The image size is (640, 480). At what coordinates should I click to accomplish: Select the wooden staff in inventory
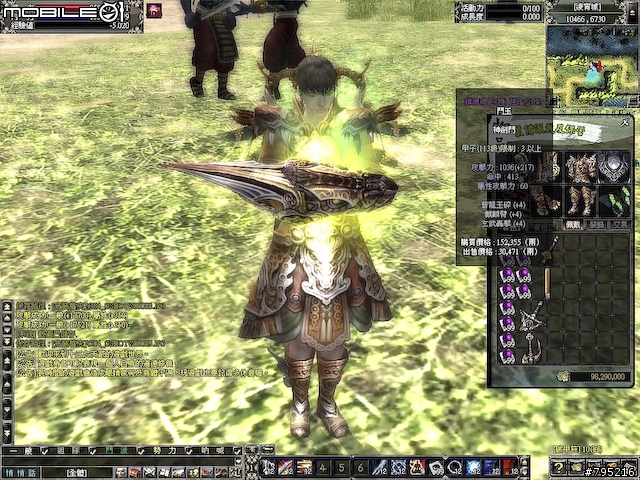(547, 283)
